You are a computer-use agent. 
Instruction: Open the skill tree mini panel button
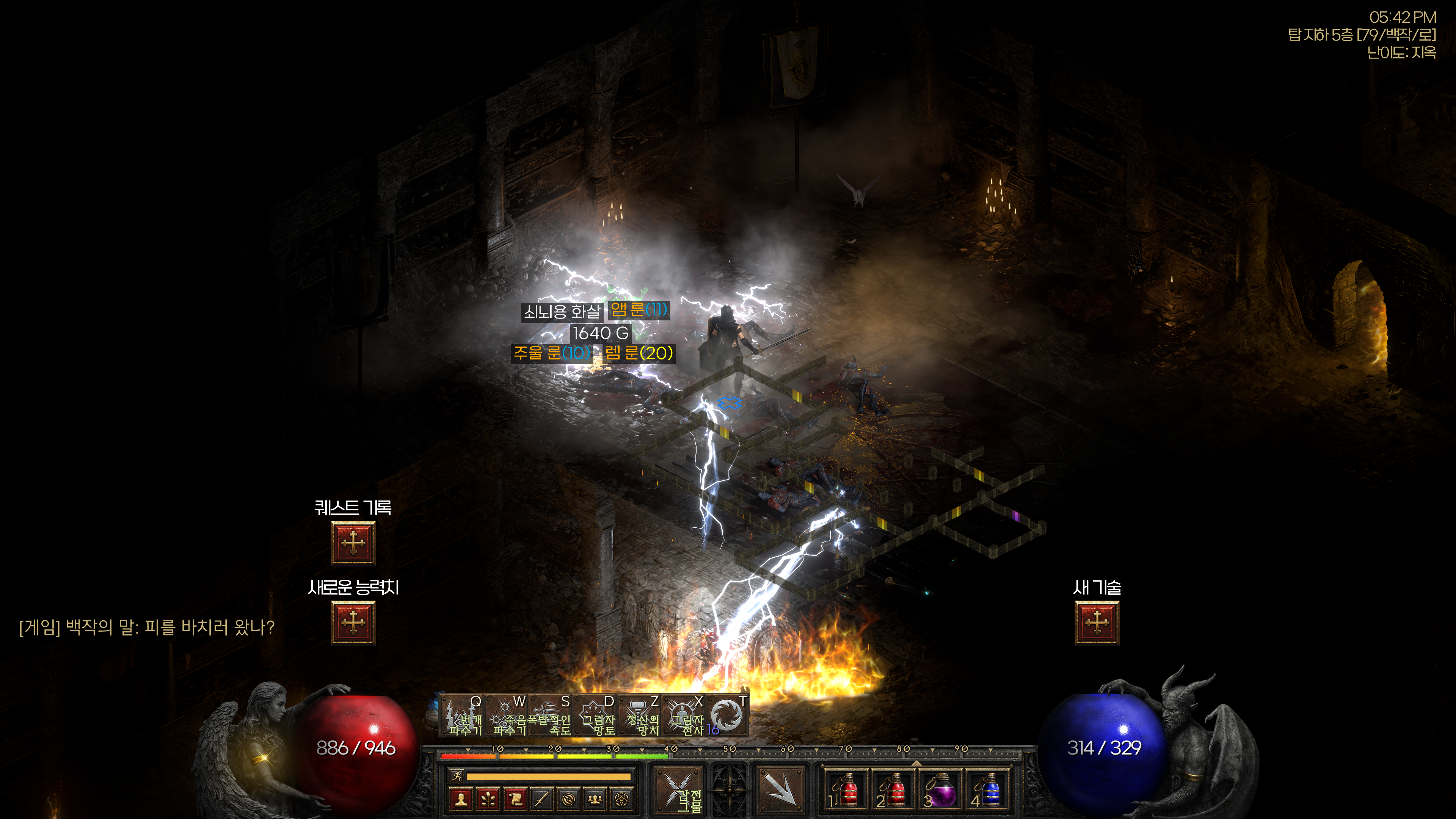point(488,799)
